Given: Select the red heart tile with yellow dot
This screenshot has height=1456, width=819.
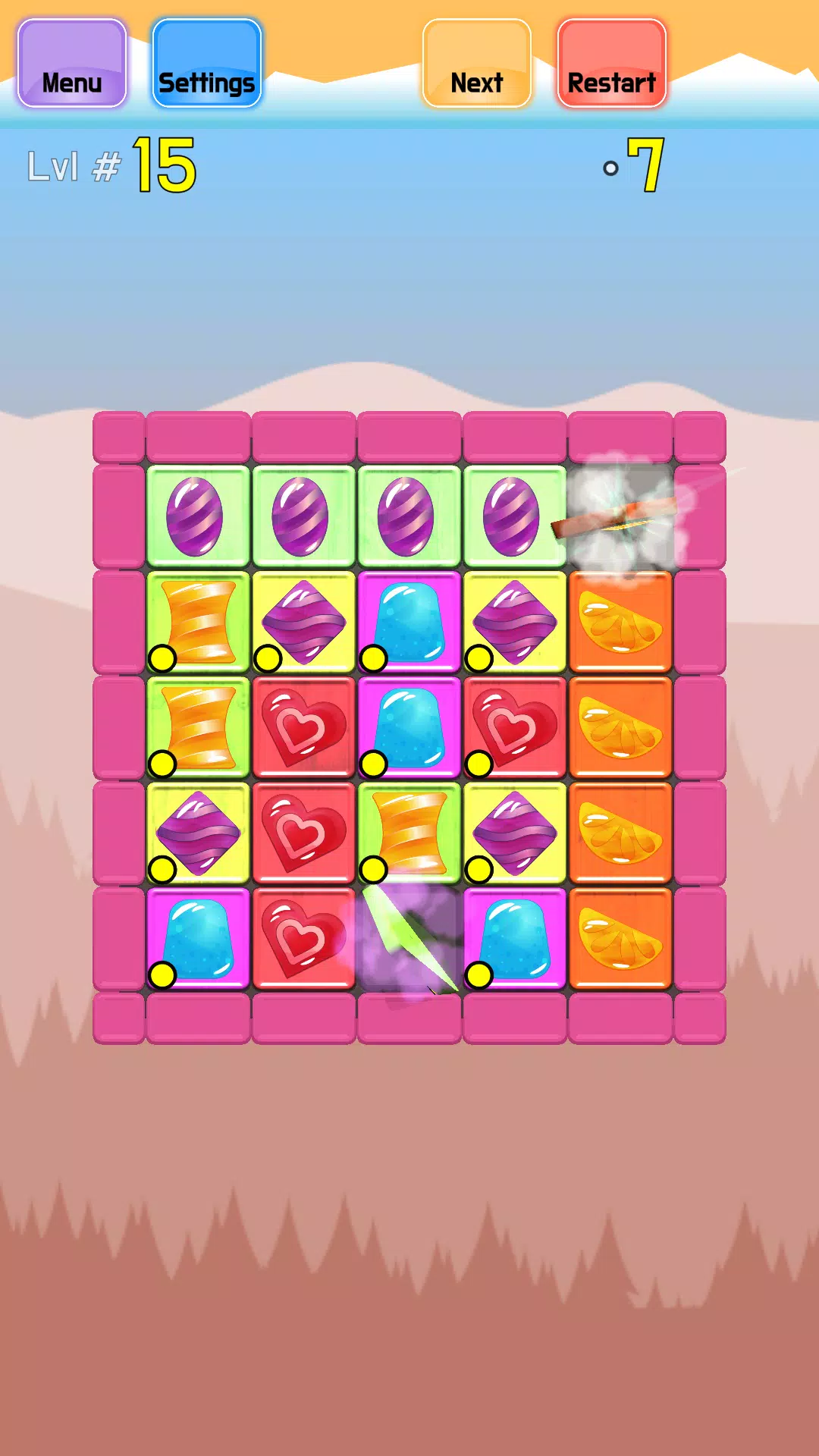Looking at the screenshot, I should [514, 727].
